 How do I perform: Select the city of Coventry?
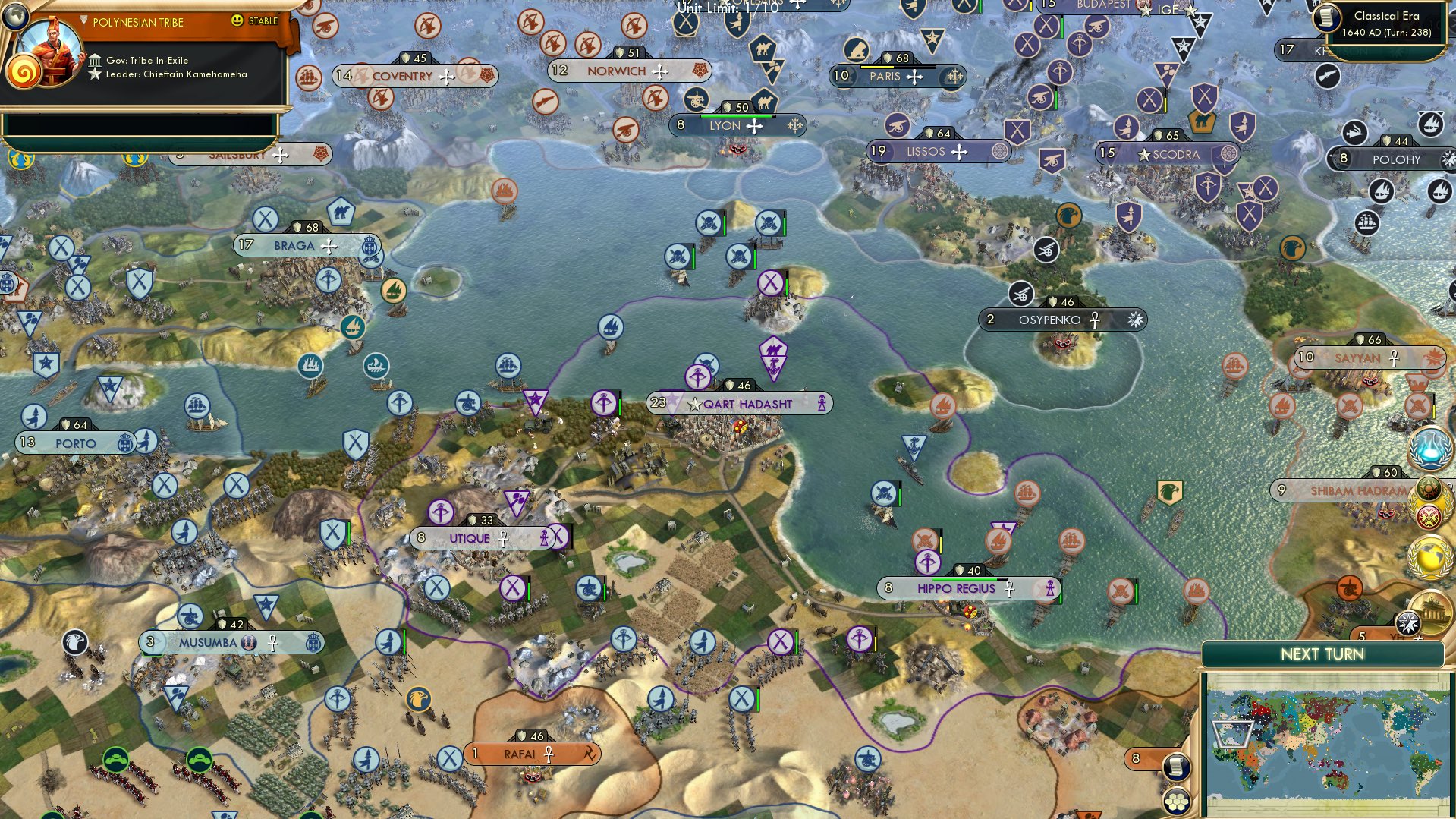[x=403, y=77]
